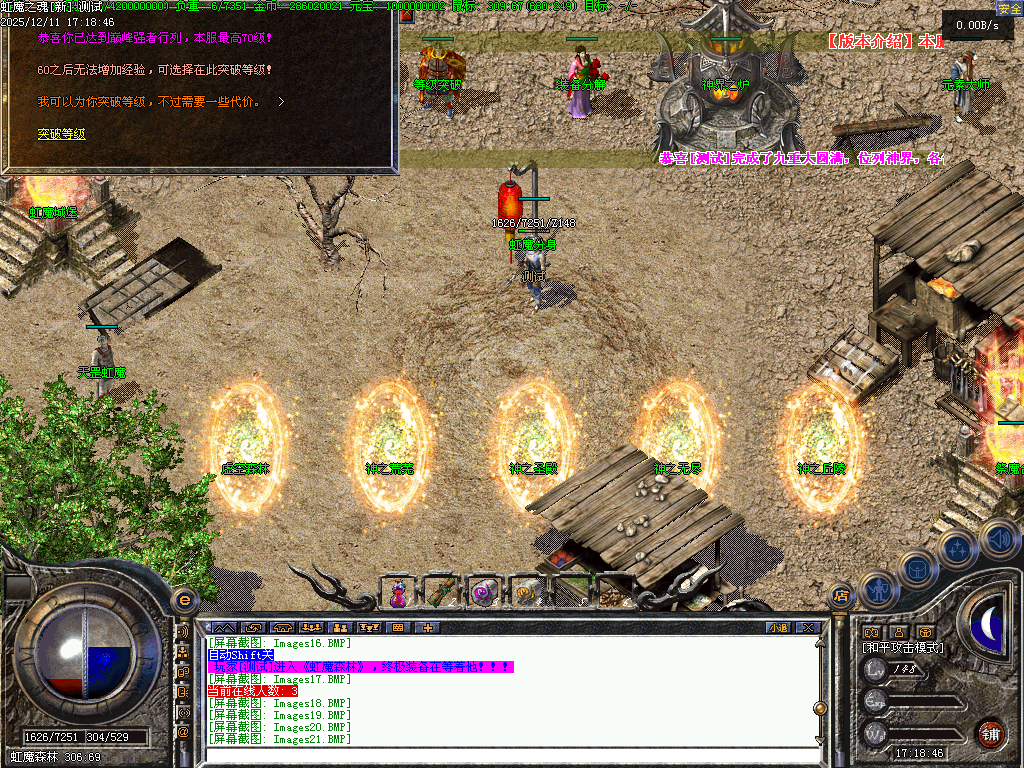Use the green scroll in the hotbar
Image resolution: width=1024 pixels, height=768 pixels.
coord(440,592)
